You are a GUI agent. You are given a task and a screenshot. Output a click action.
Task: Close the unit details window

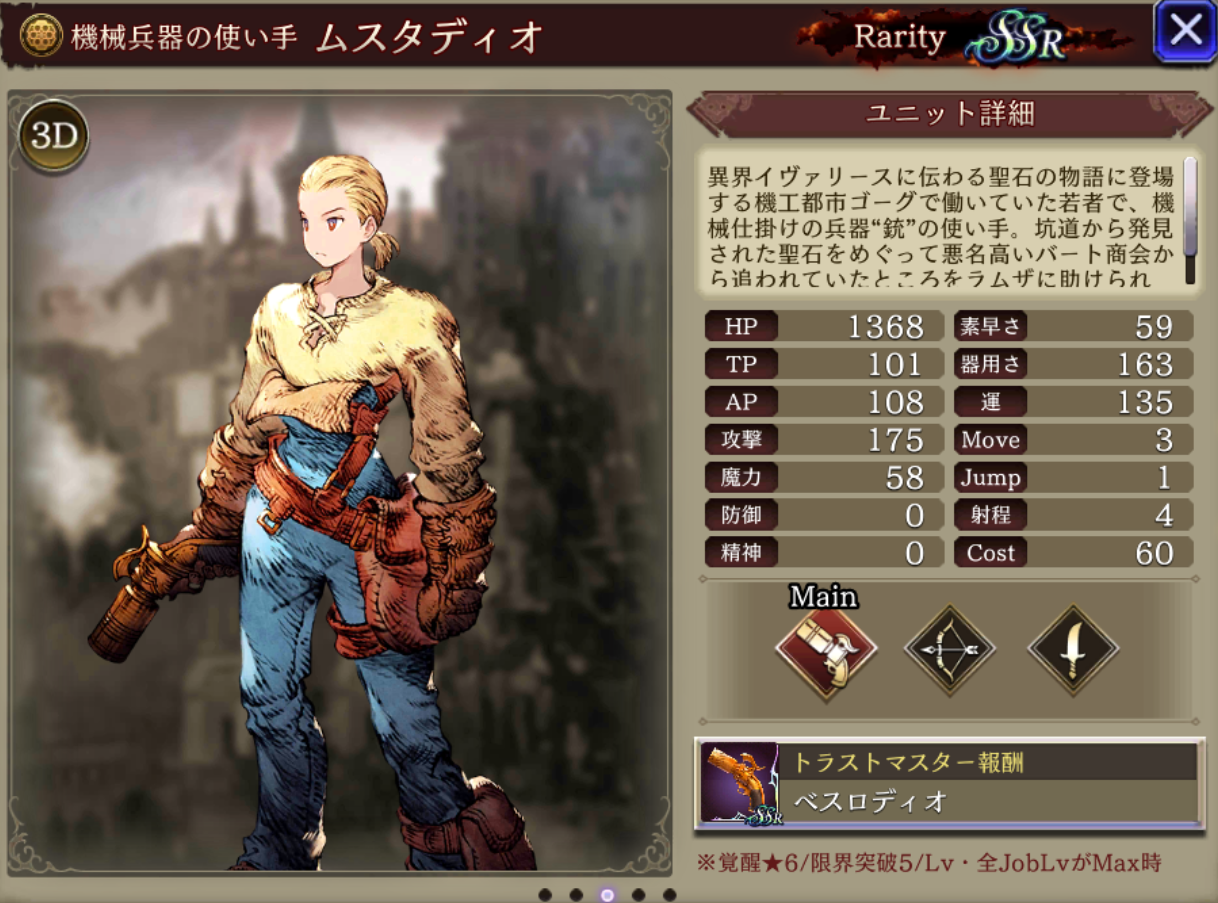[x=1185, y=32]
